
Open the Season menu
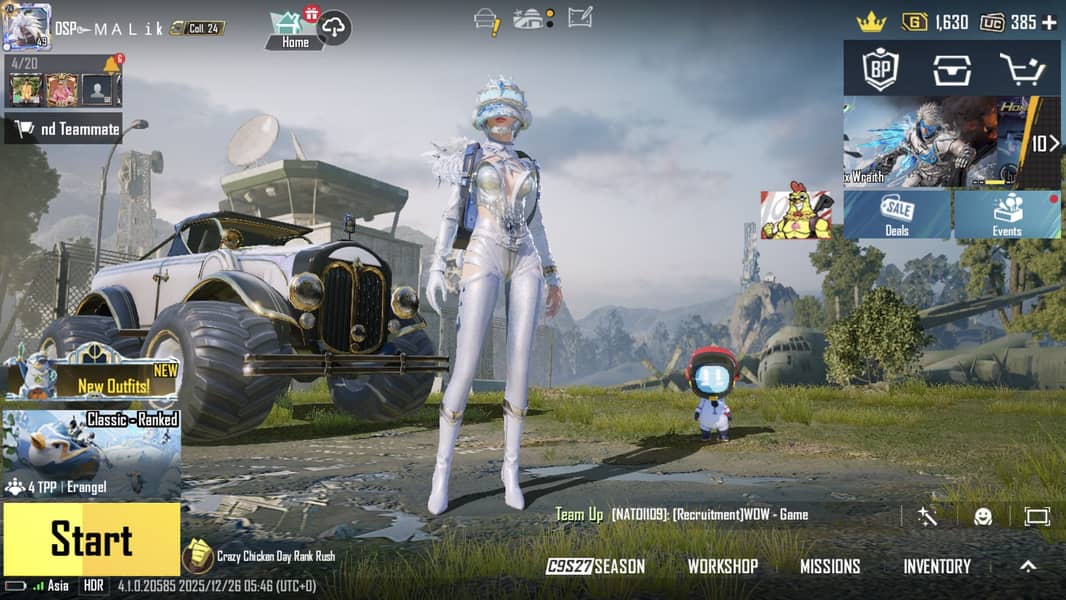pos(596,567)
